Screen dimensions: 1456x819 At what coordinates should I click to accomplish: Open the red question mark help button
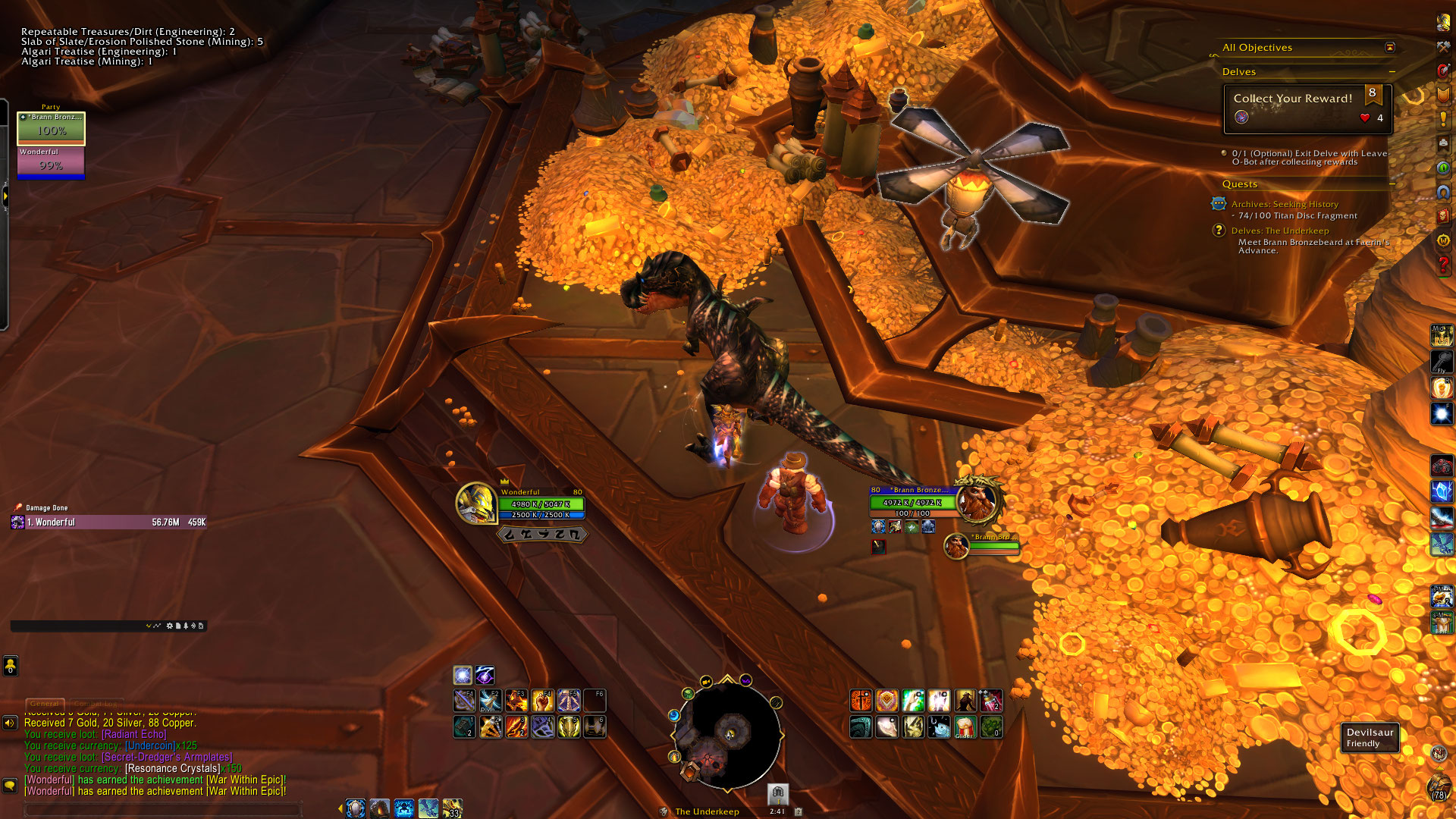coord(1442,265)
